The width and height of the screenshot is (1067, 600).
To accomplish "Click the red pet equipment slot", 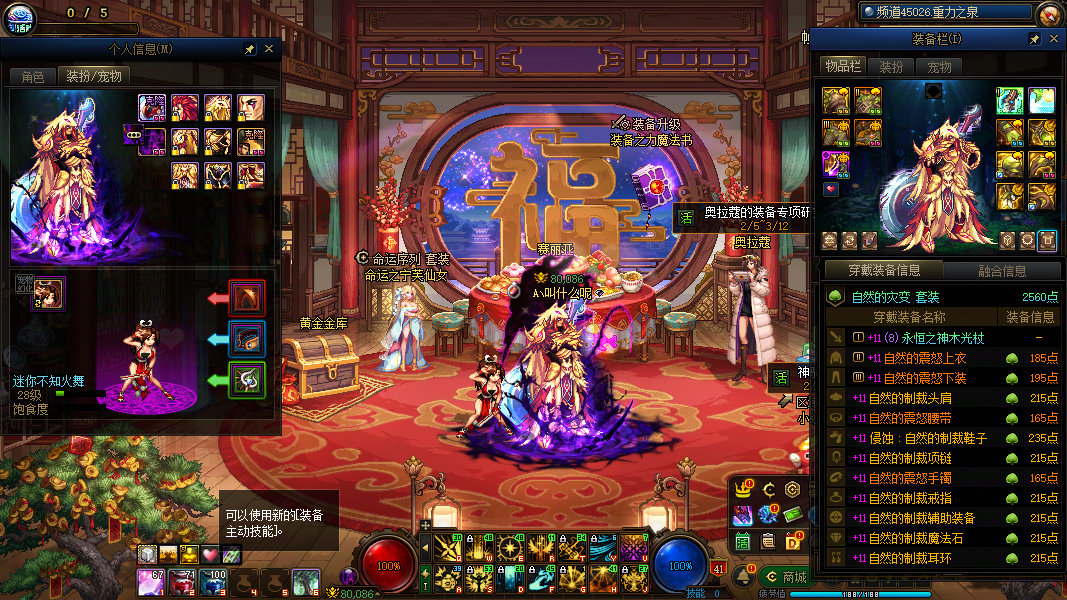I will pyautogui.click(x=247, y=298).
